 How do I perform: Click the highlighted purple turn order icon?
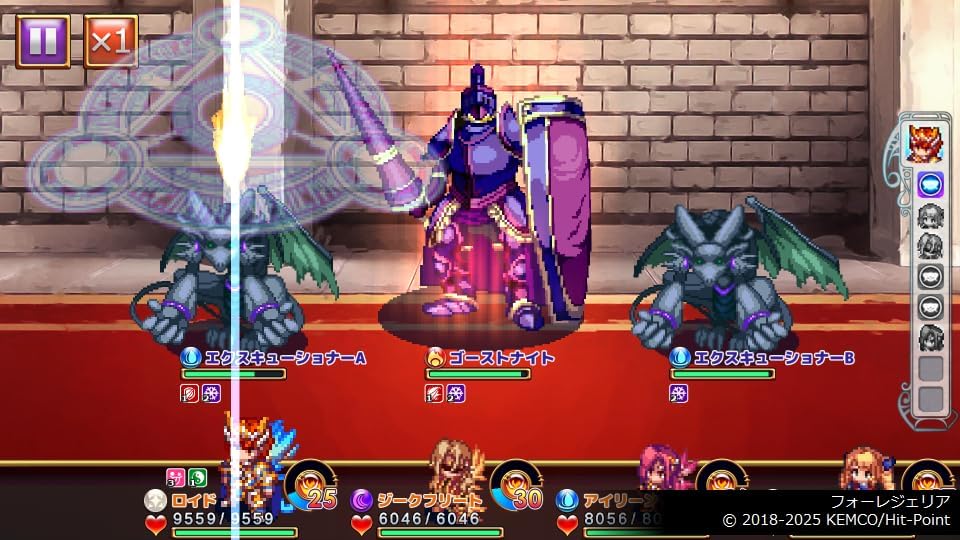click(x=931, y=184)
